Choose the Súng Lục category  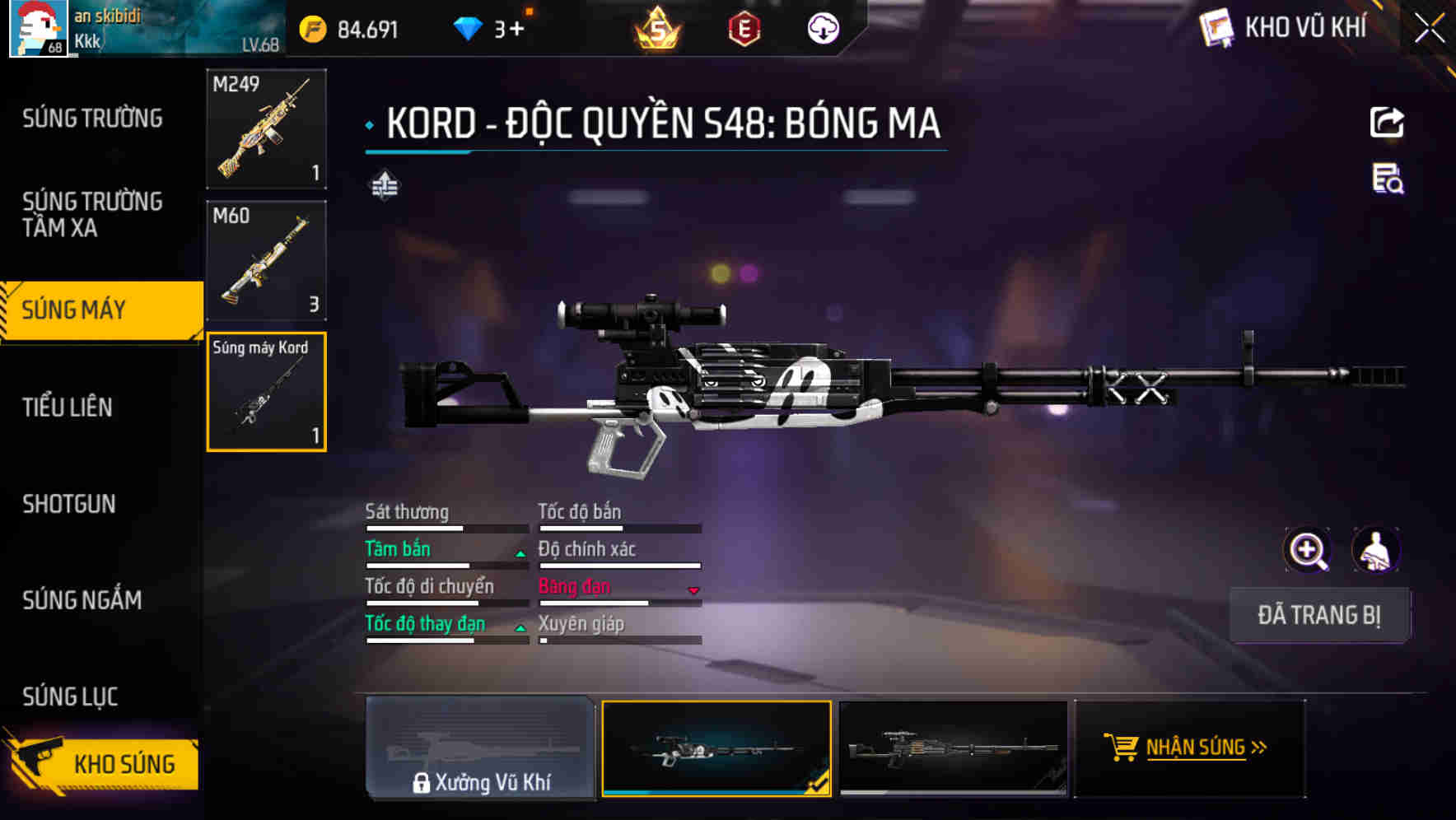pyautogui.click(x=70, y=697)
